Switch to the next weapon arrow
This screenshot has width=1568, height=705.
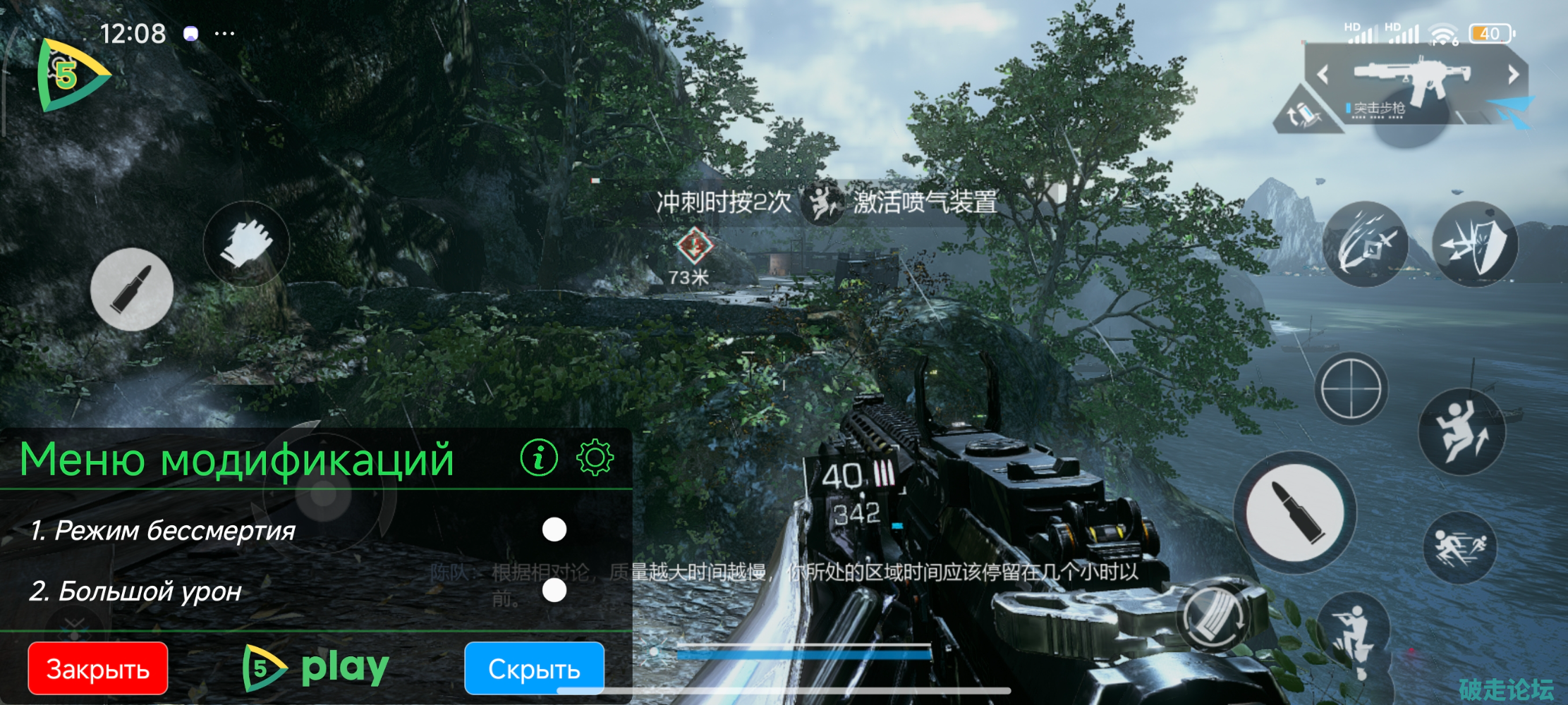pos(1514,75)
